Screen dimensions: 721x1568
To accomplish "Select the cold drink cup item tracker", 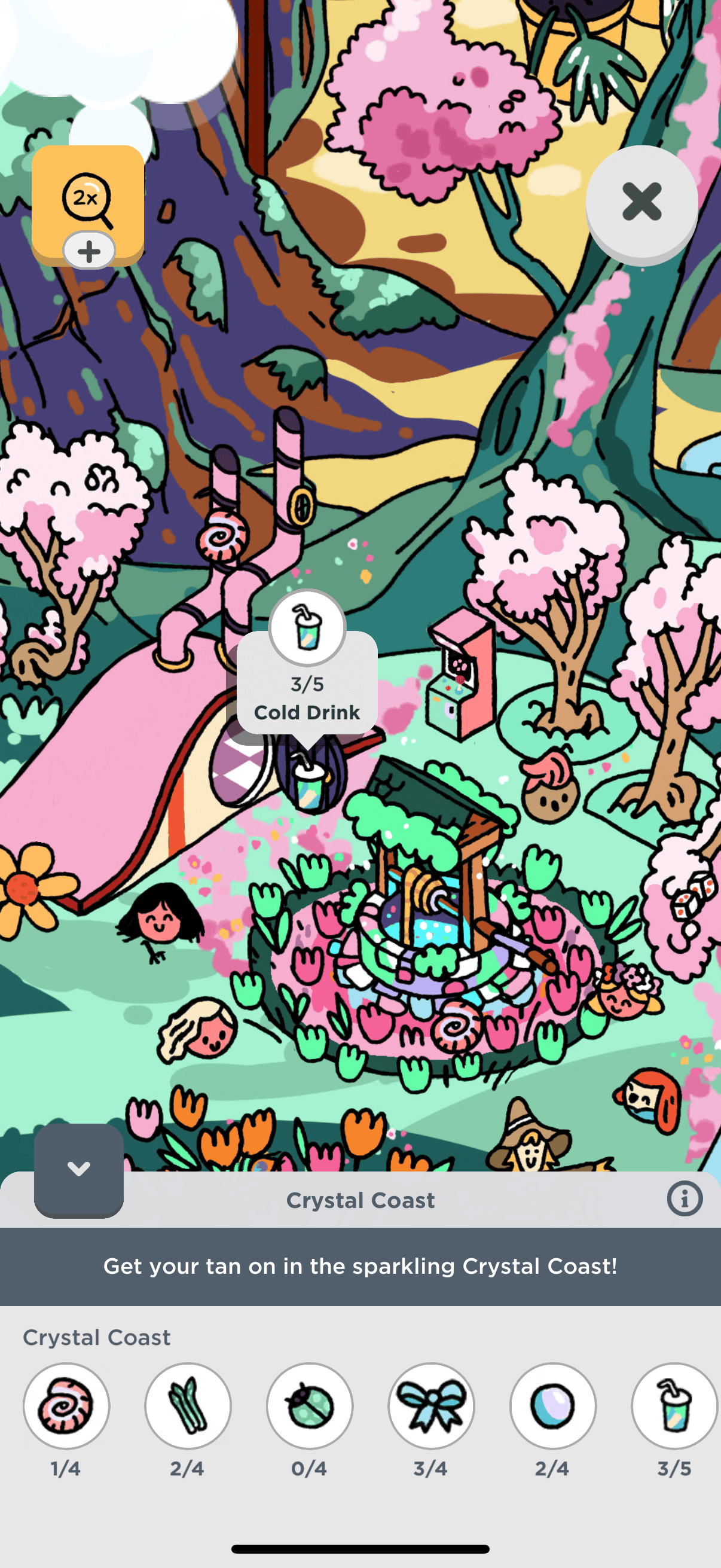I will click(x=674, y=1405).
